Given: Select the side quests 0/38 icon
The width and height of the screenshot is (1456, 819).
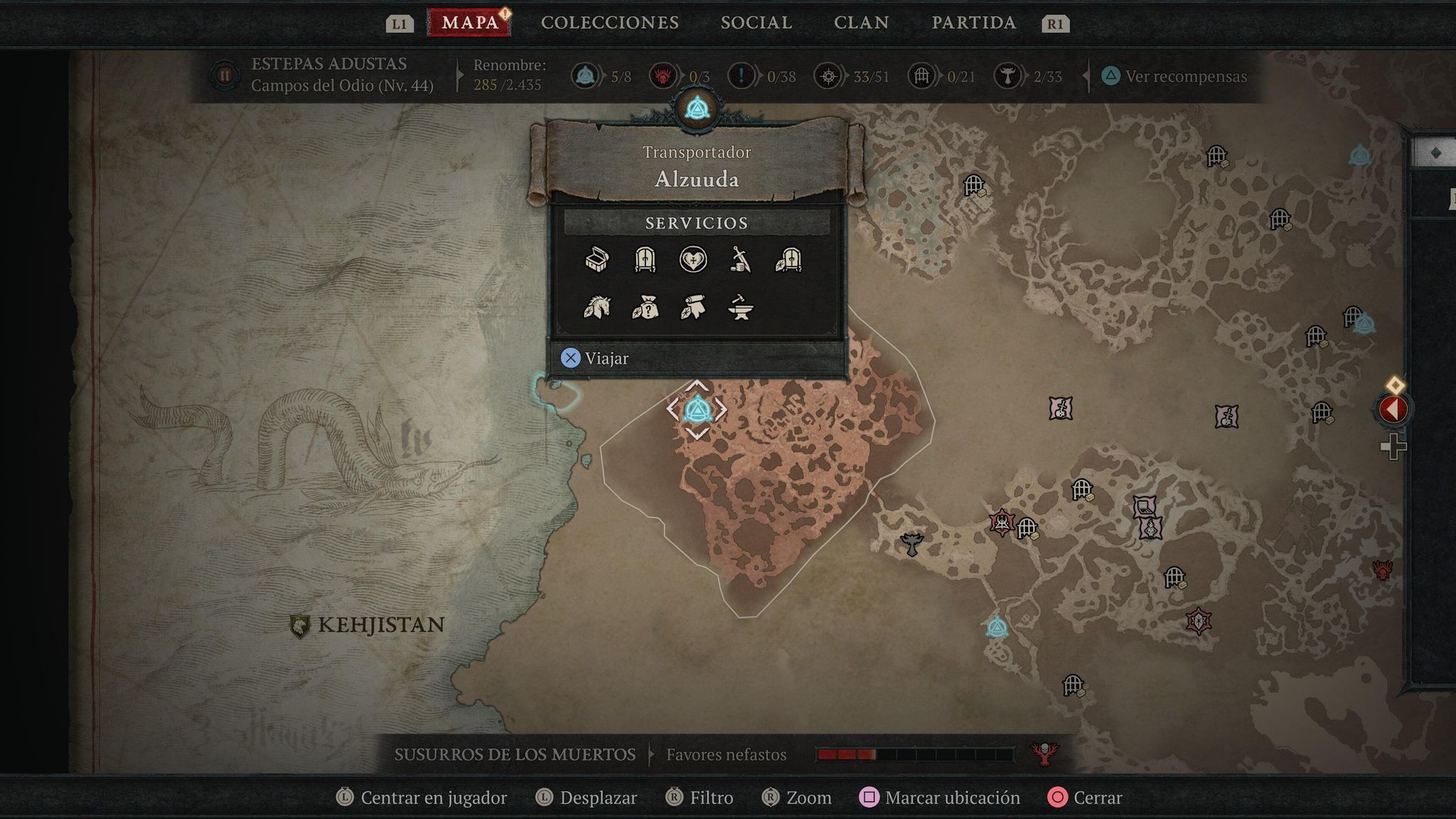Looking at the screenshot, I should (x=742, y=76).
